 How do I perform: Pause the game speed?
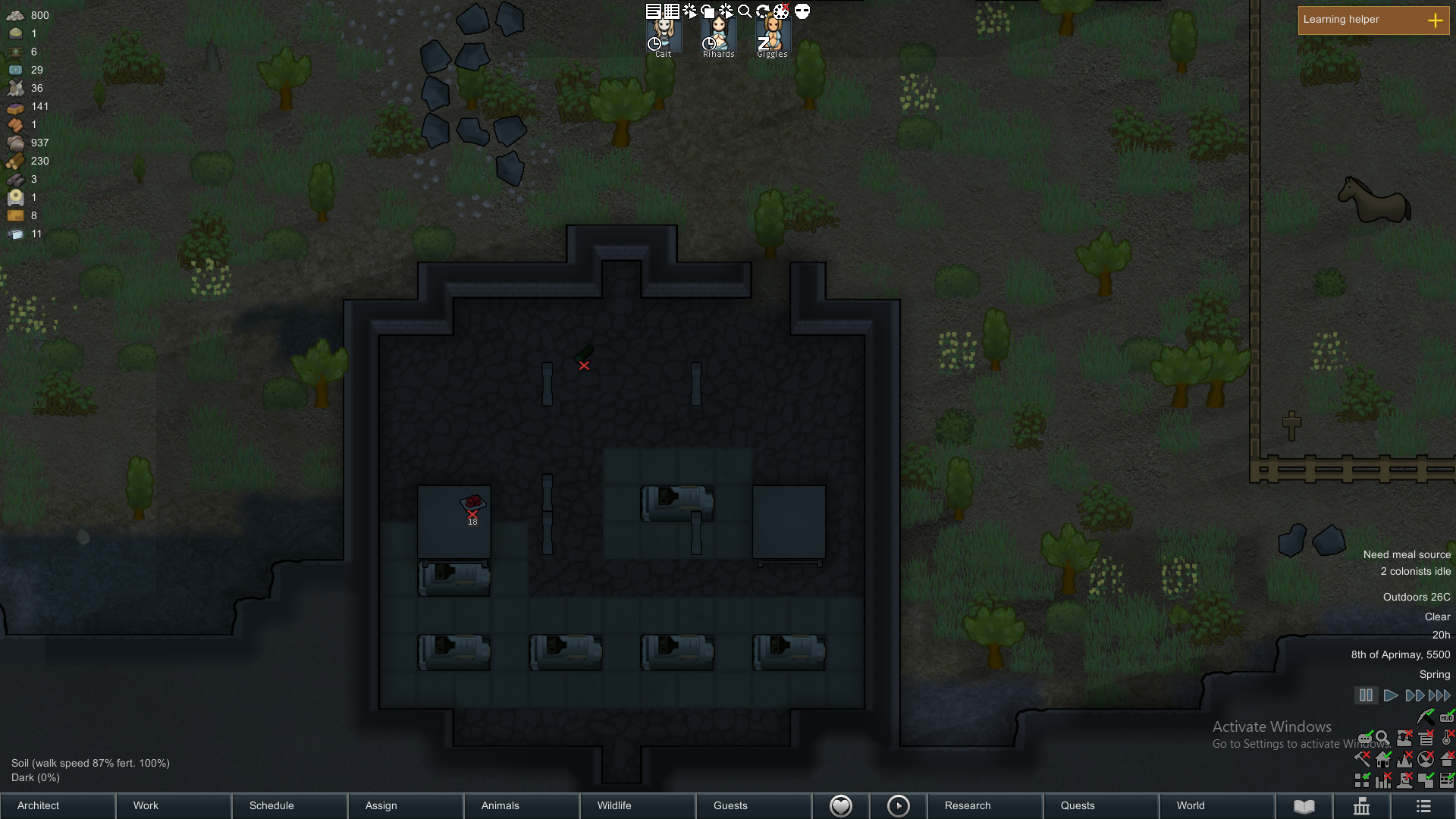[x=1366, y=695]
